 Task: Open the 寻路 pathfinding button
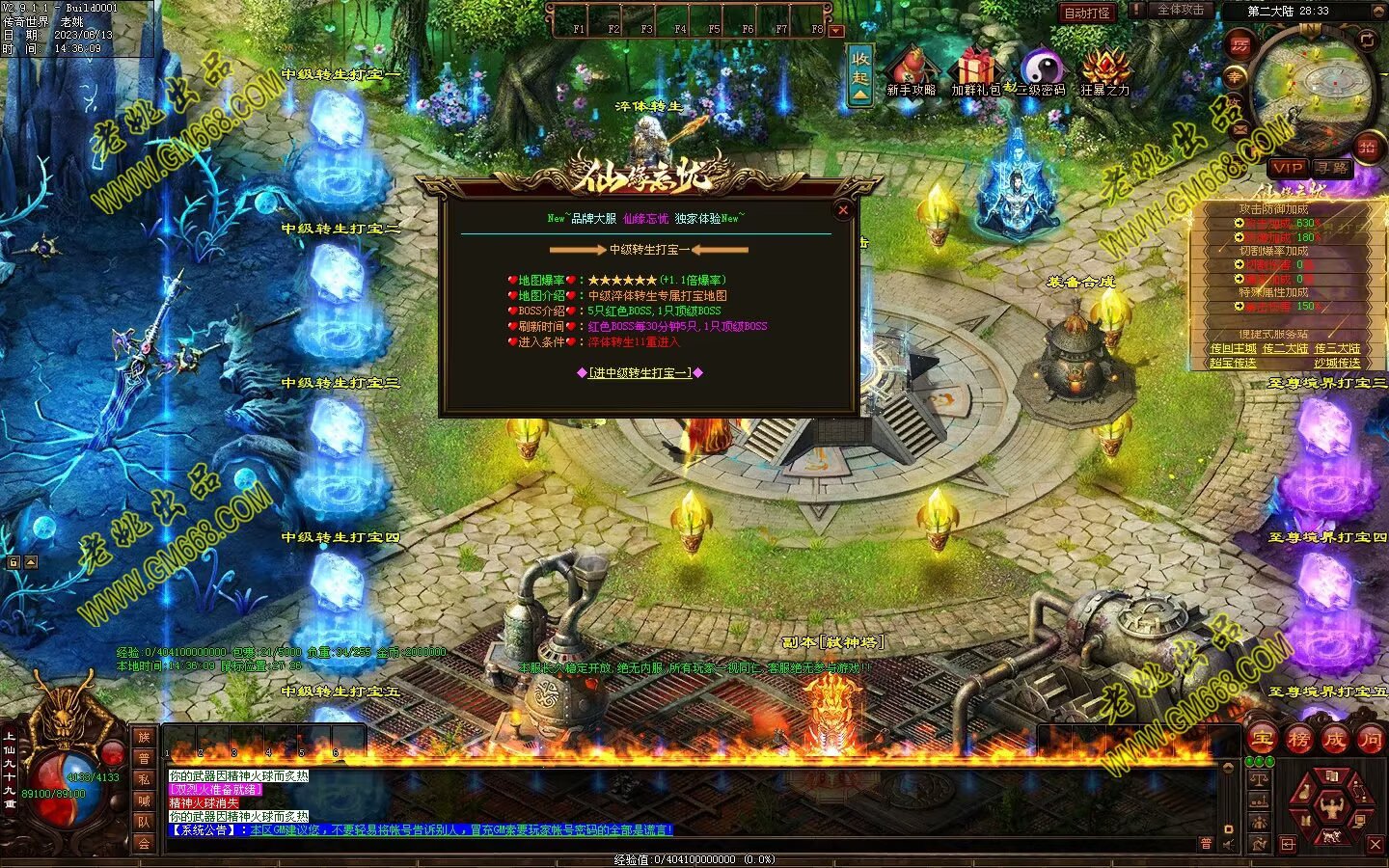[1332, 168]
